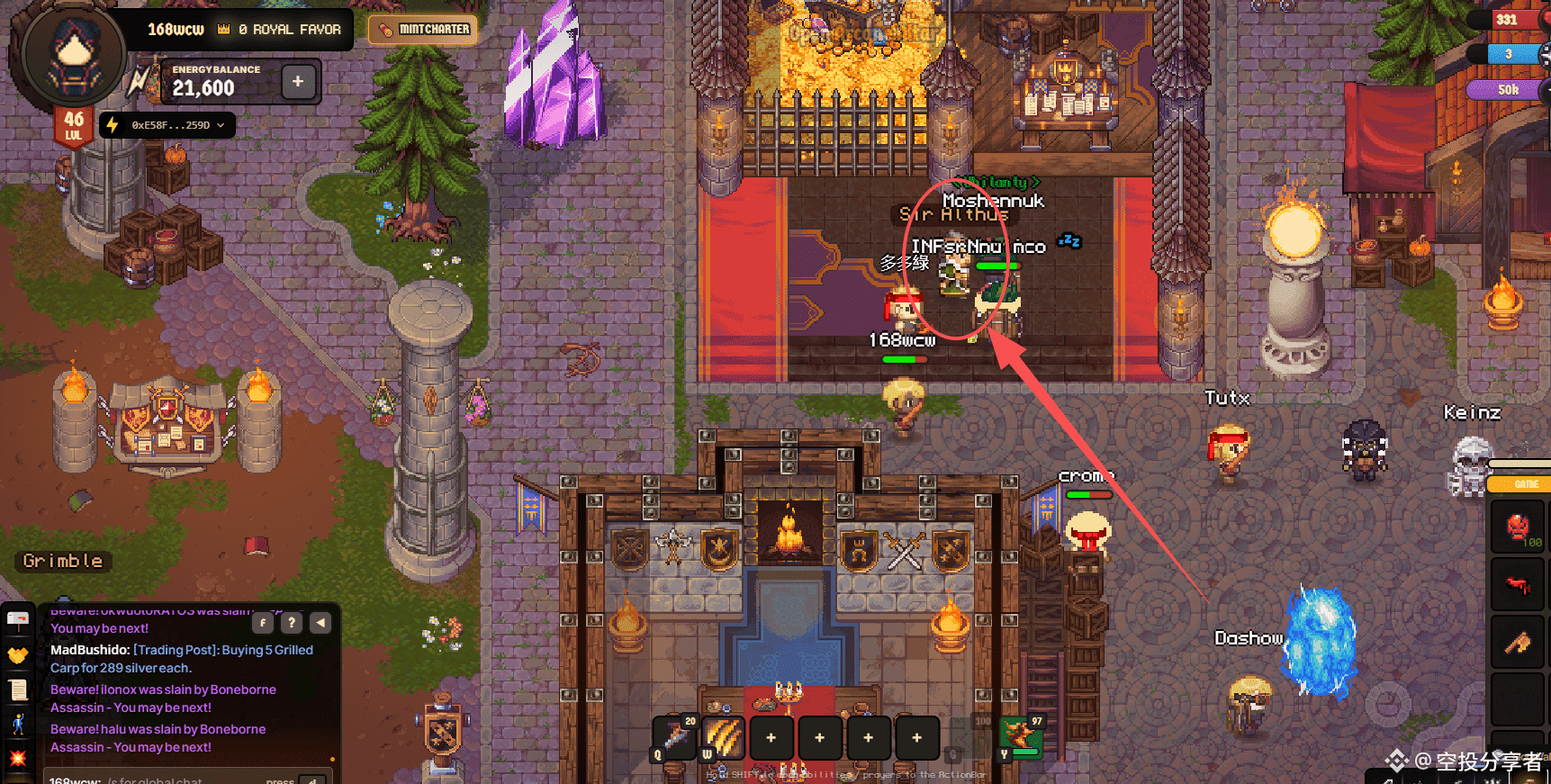Click the red explosion icon
1551x784 pixels.
tap(18, 758)
